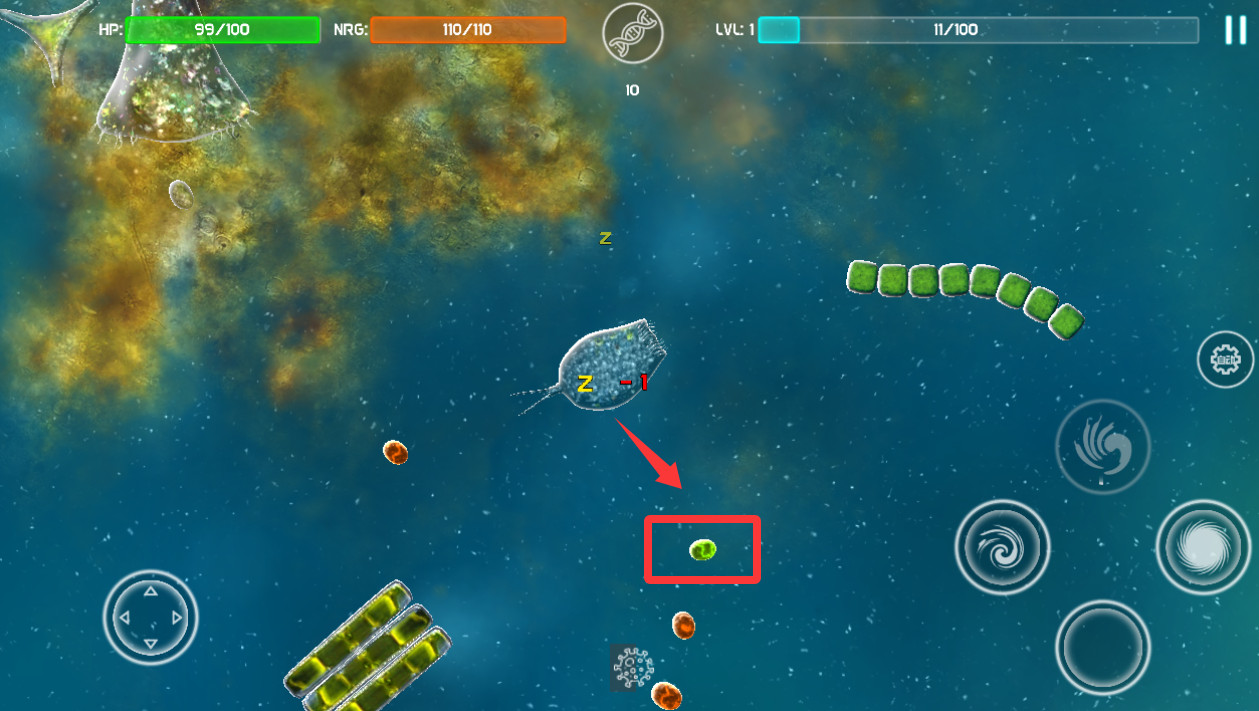
Task: Activate the claw swipe ability
Action: [x=1103, y=446]
